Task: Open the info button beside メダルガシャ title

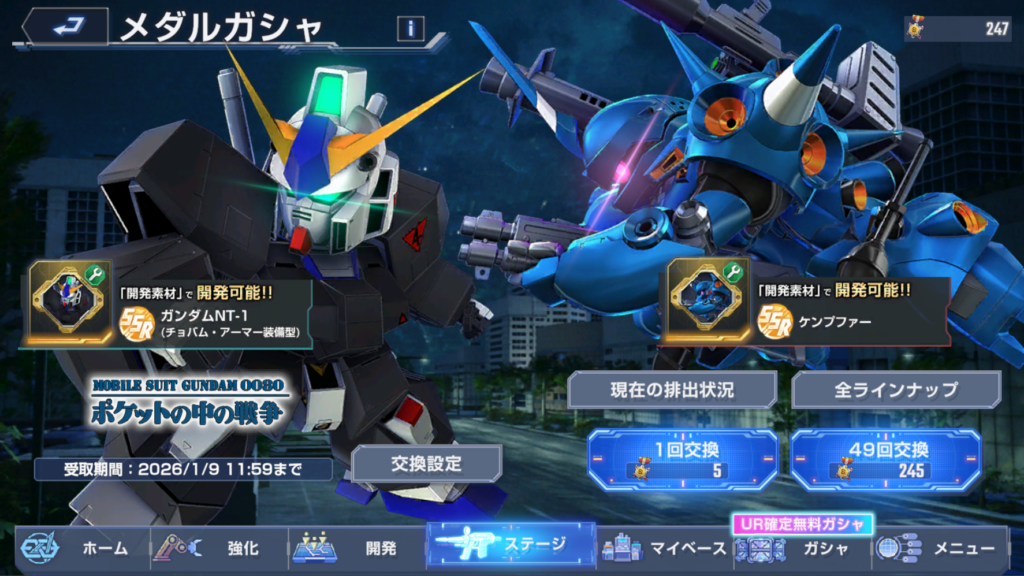Action: point(410,29)
